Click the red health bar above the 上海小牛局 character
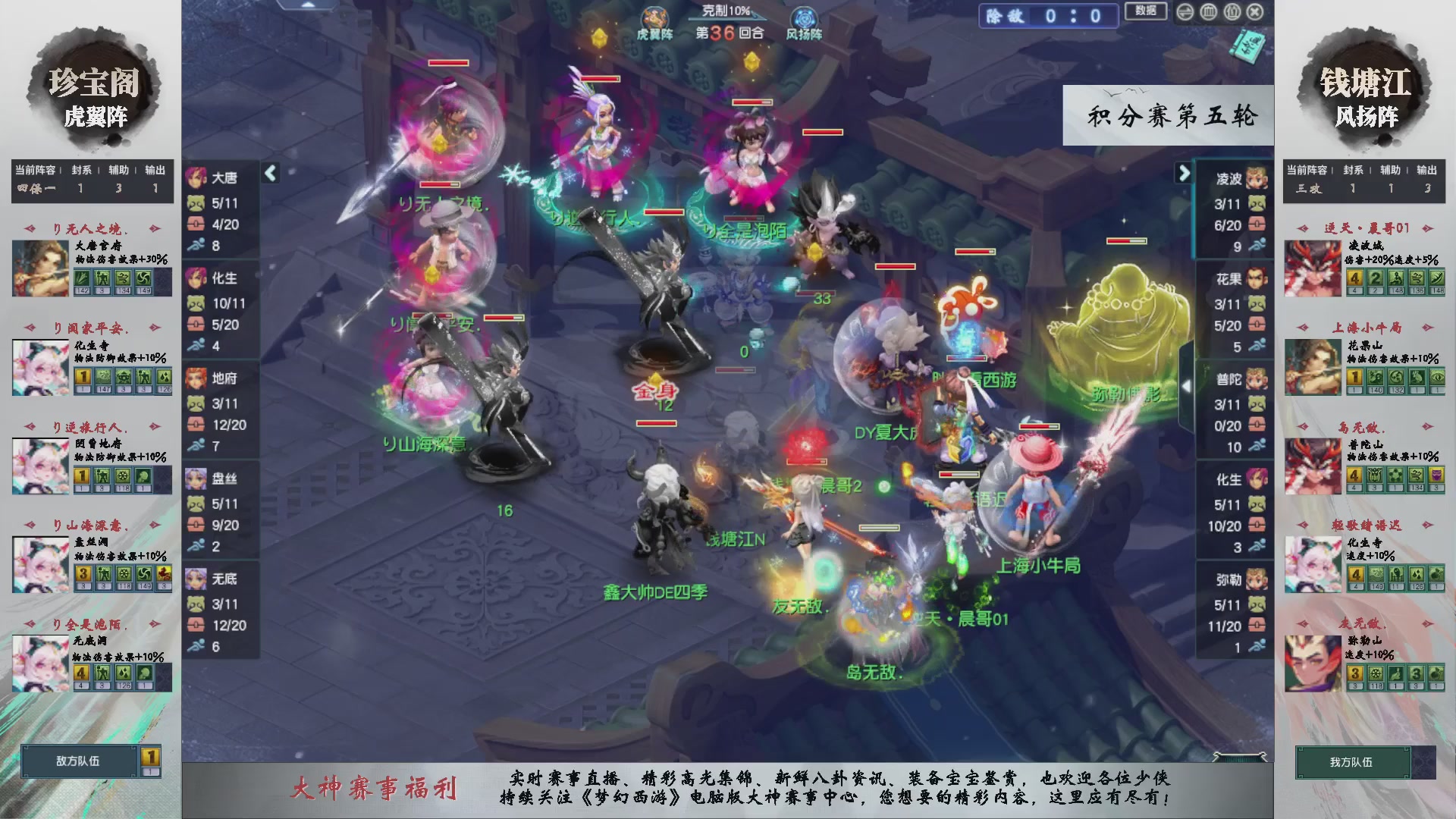Image resolution: width=1456 pixels, height=819 pixels. click(1038, 427)
